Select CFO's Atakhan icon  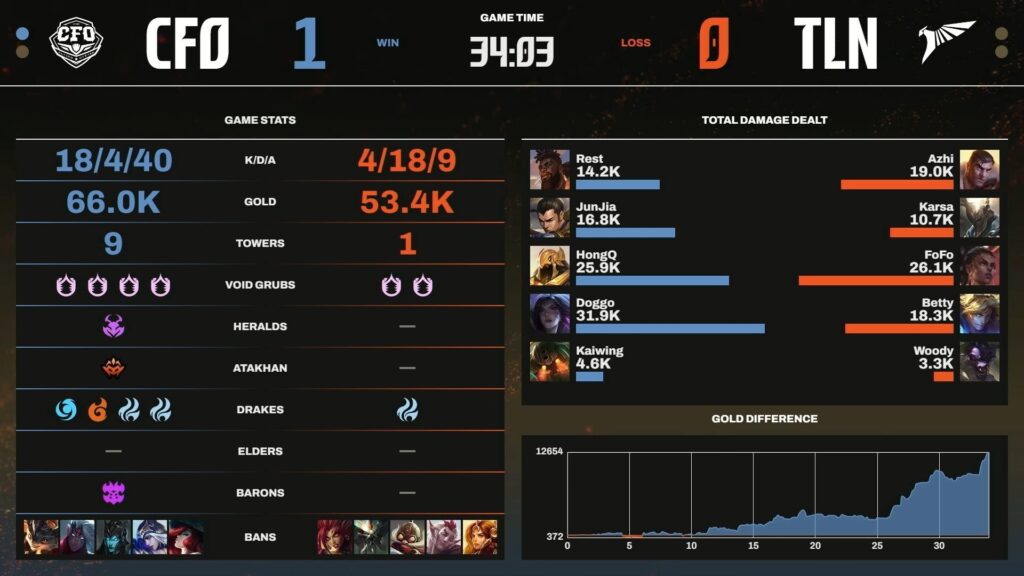113,368
